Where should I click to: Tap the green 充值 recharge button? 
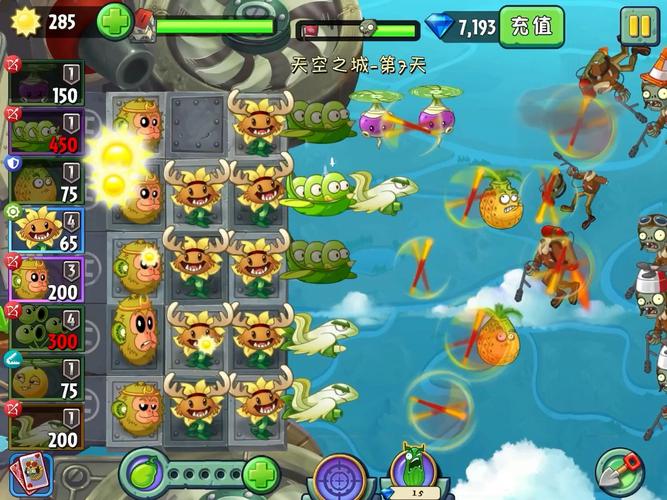(x=530, y=27)
